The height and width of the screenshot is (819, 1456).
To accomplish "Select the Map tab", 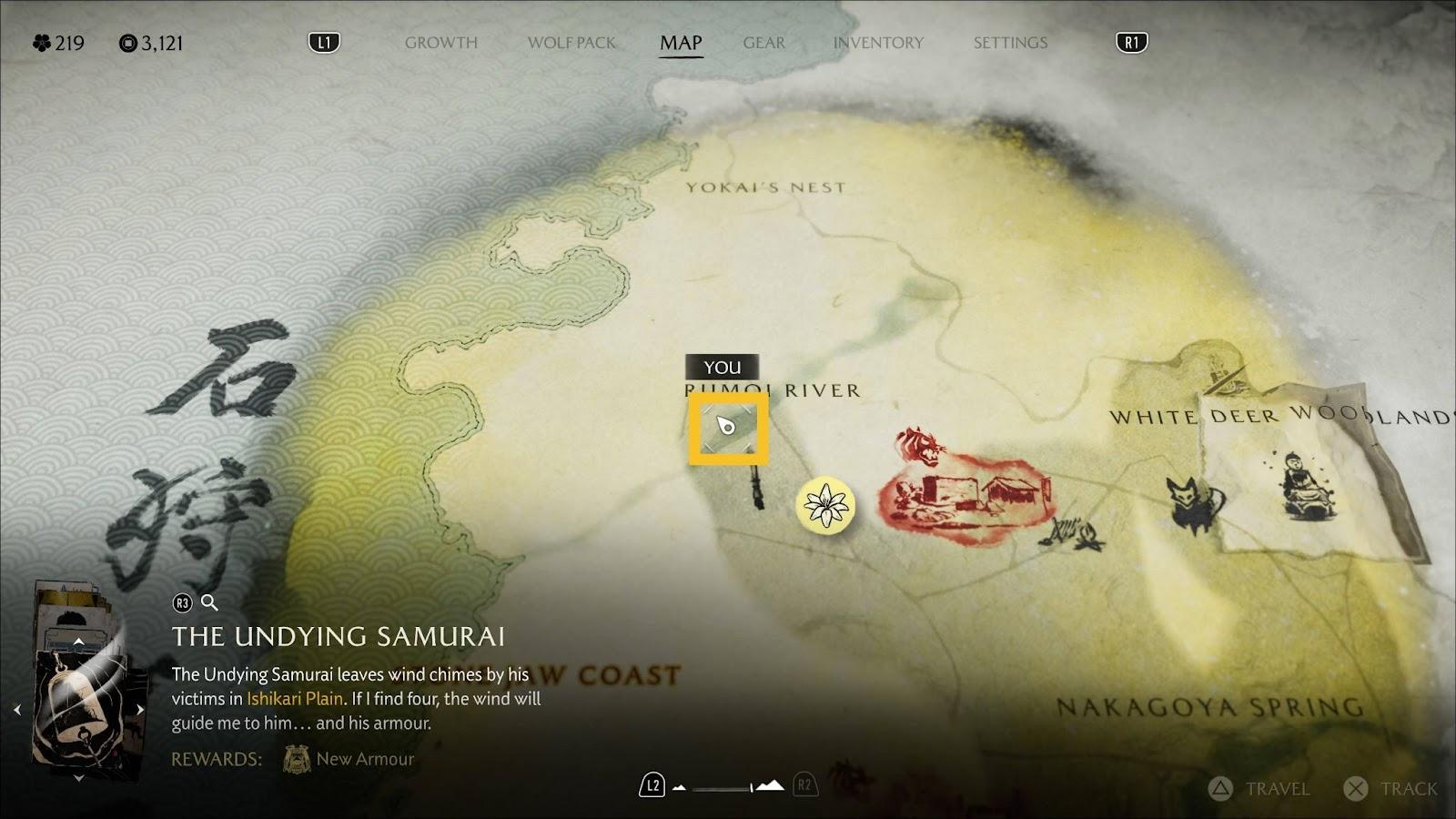I will 681,43.
